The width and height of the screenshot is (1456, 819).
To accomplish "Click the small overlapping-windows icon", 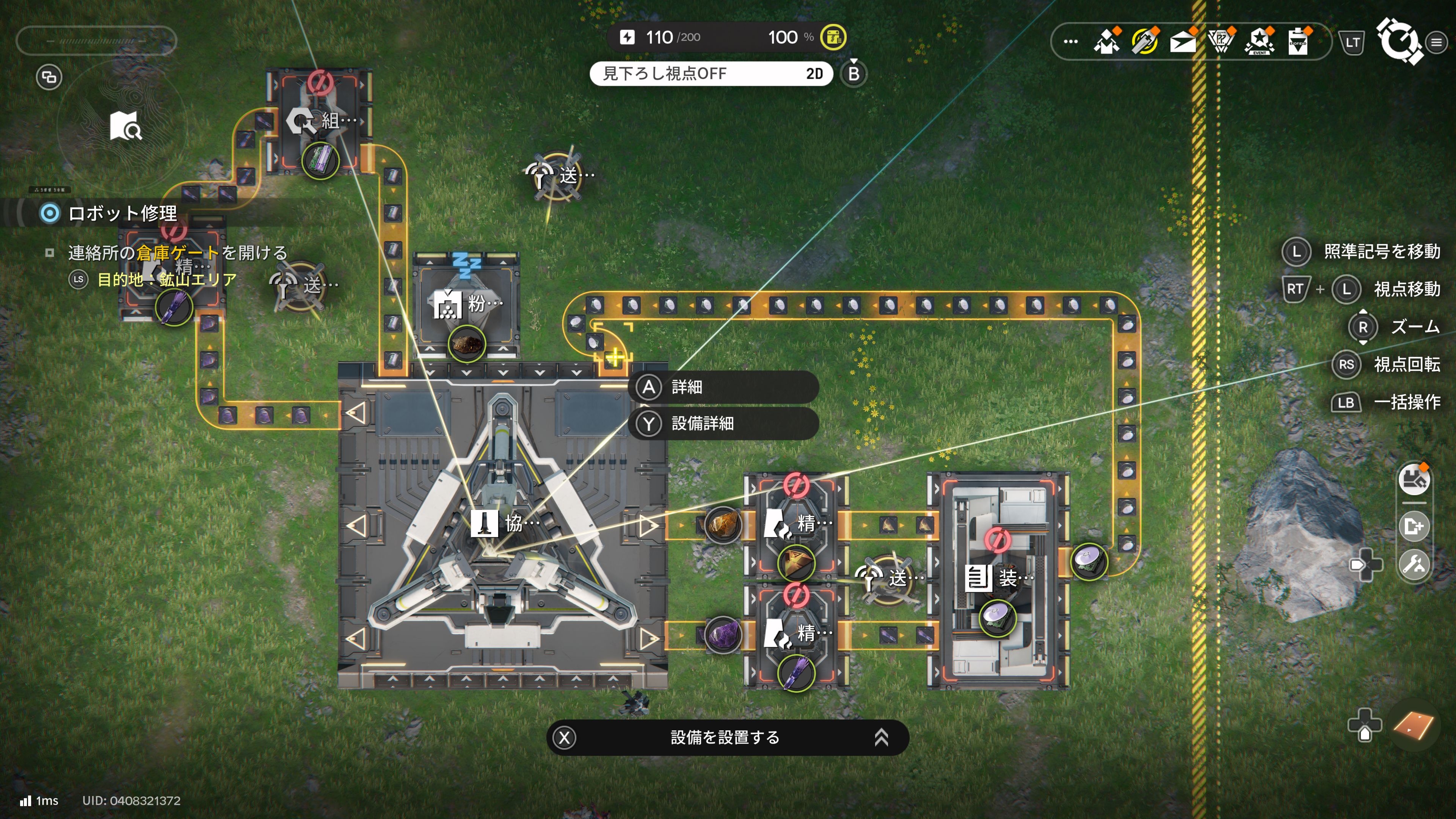I will (49, 77).
